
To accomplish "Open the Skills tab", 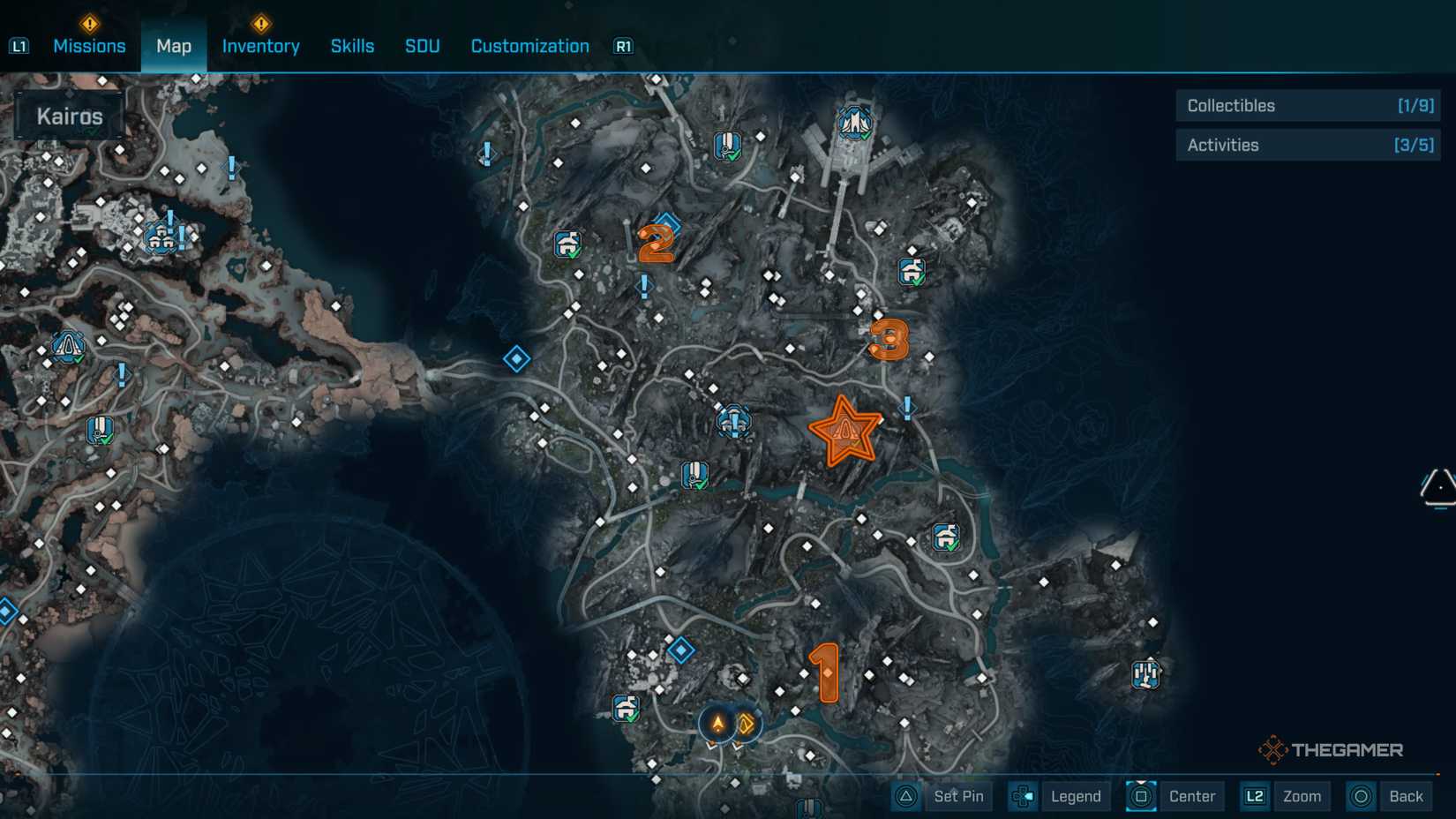I will pyautogui.click(x=352, y=45).
